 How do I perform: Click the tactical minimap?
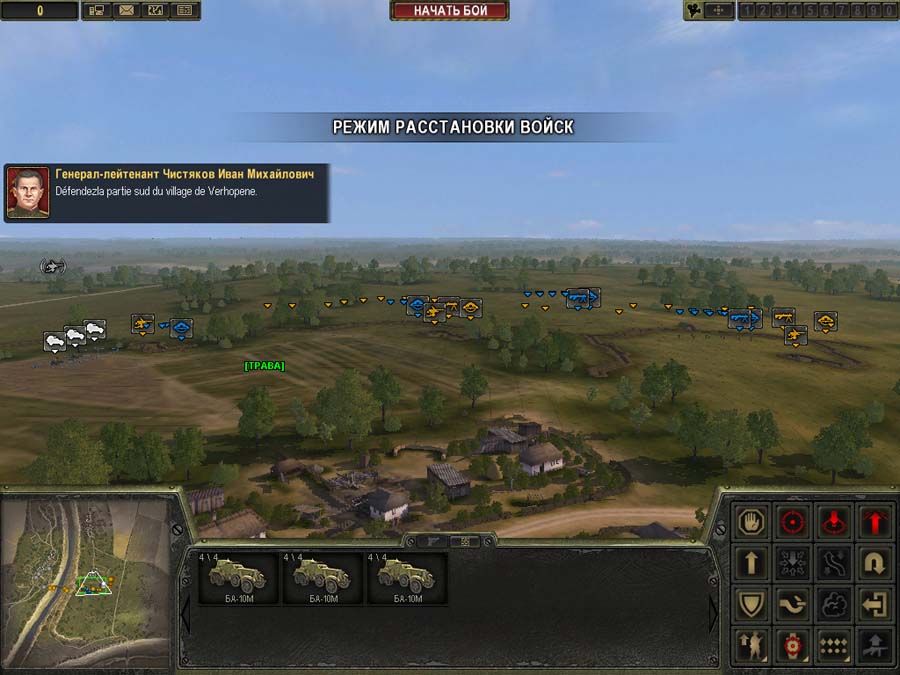(86, 582)
